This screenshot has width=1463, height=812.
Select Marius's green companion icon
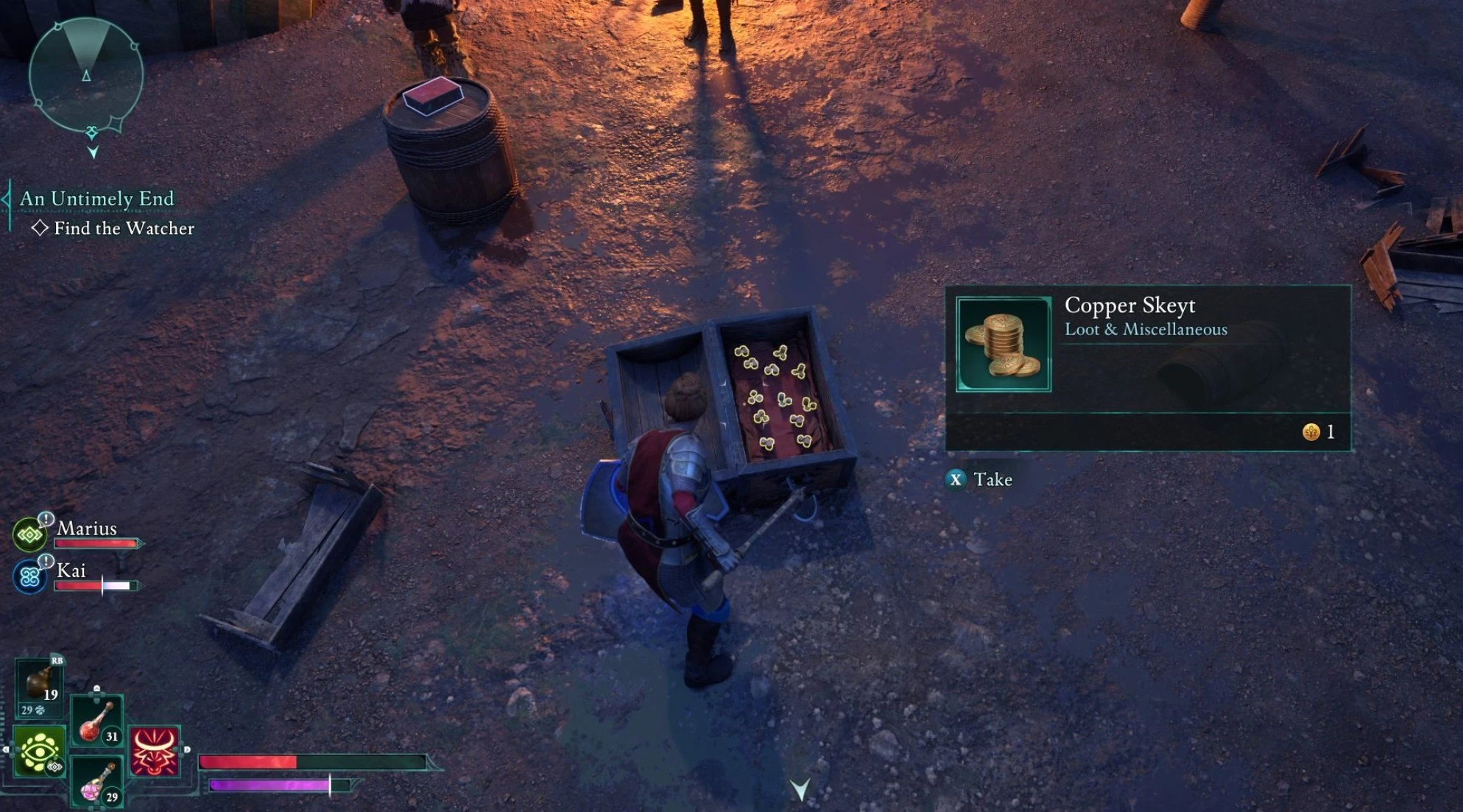[30, 534]
